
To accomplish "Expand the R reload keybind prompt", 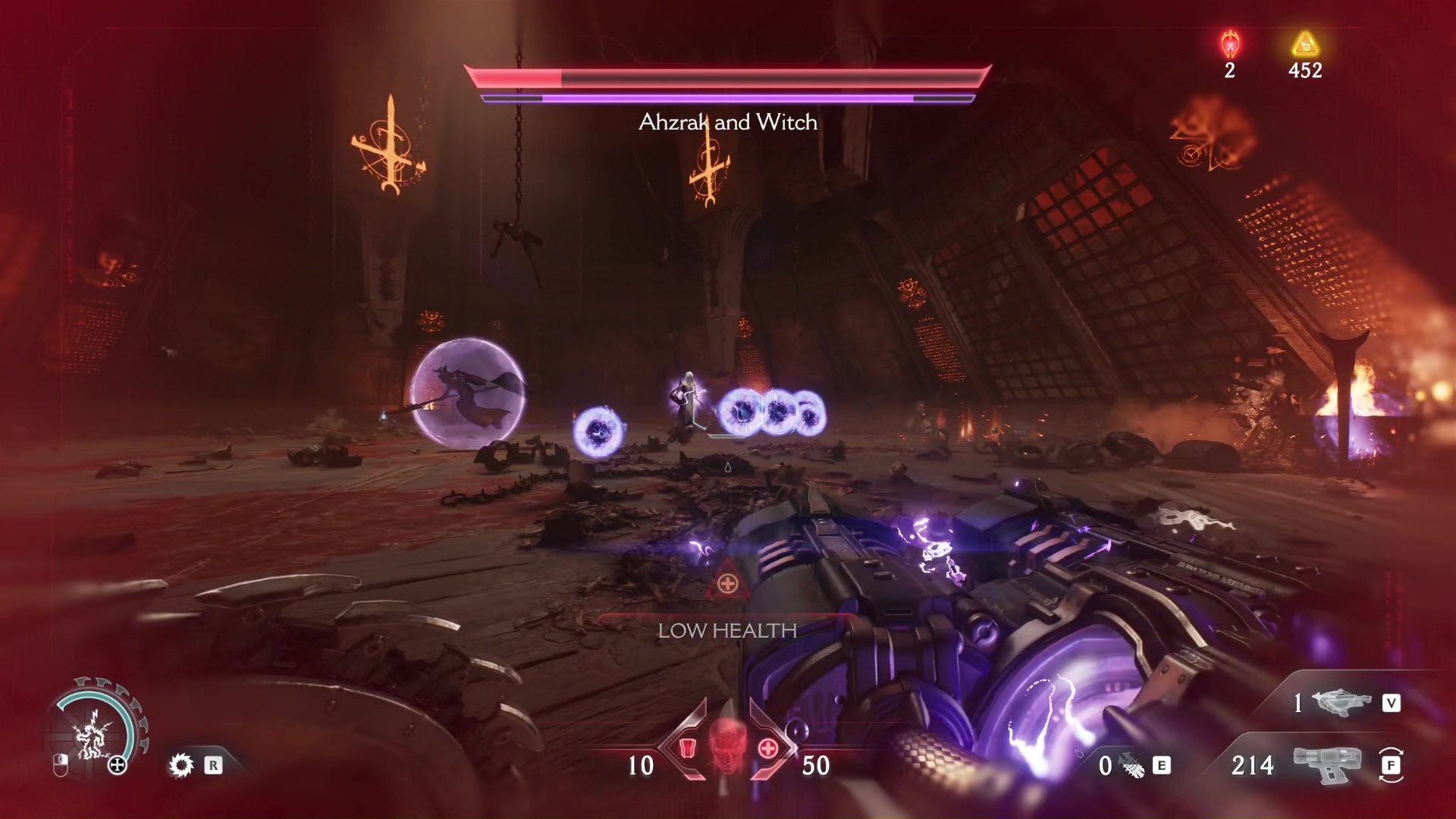I will [212, 766].
